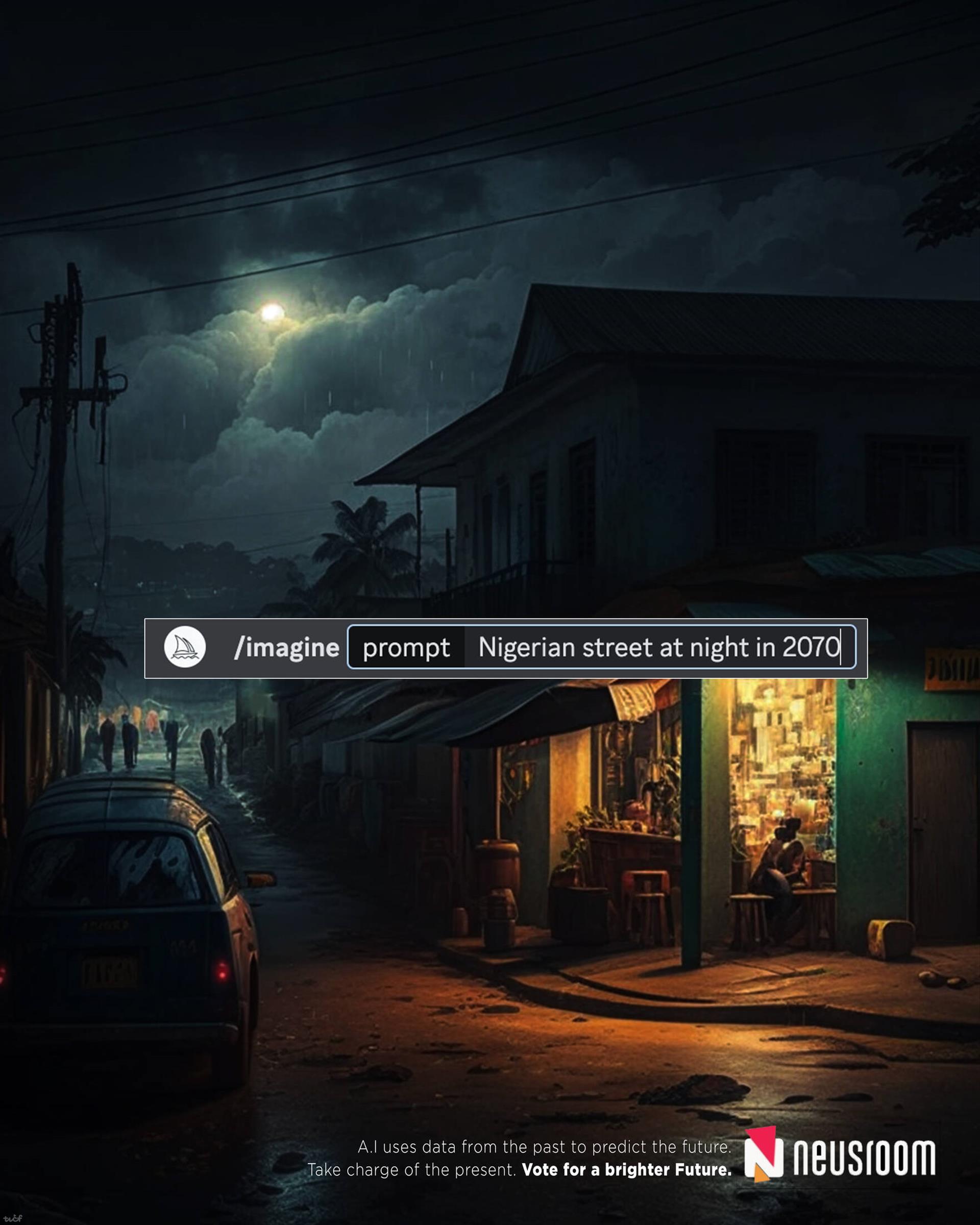
Task: Click the prompt text field reading Nigerian street
Action: pos(658,647)
